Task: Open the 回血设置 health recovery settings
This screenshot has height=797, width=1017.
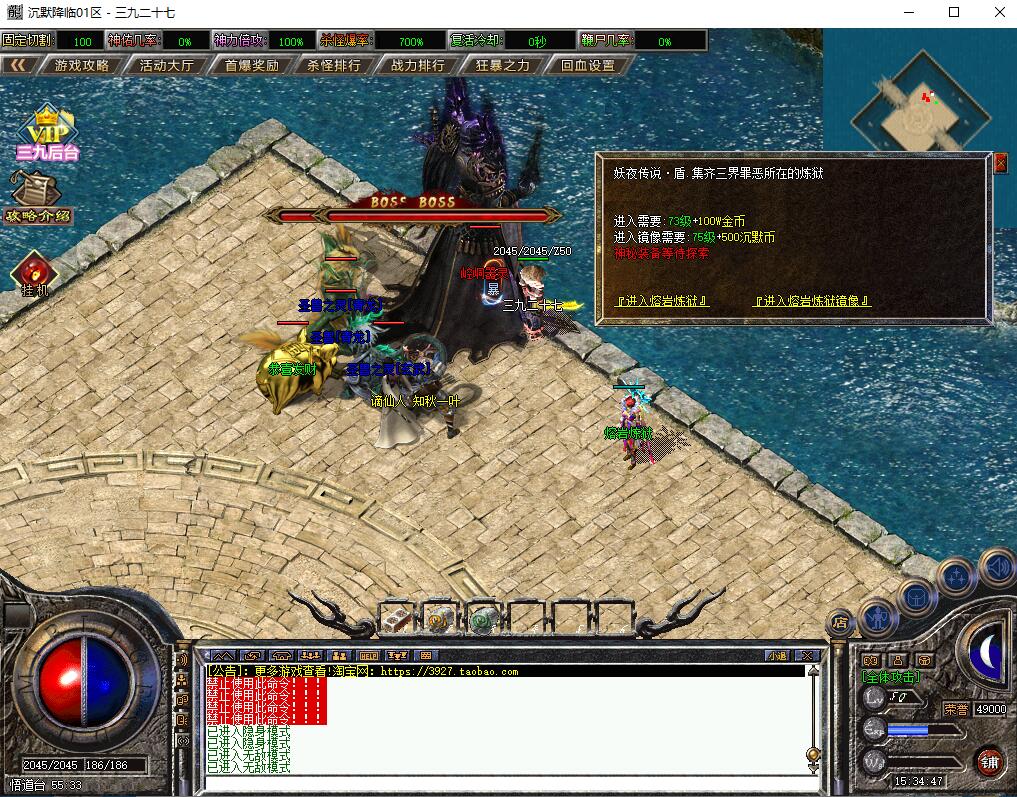Action: pos(588,66)
